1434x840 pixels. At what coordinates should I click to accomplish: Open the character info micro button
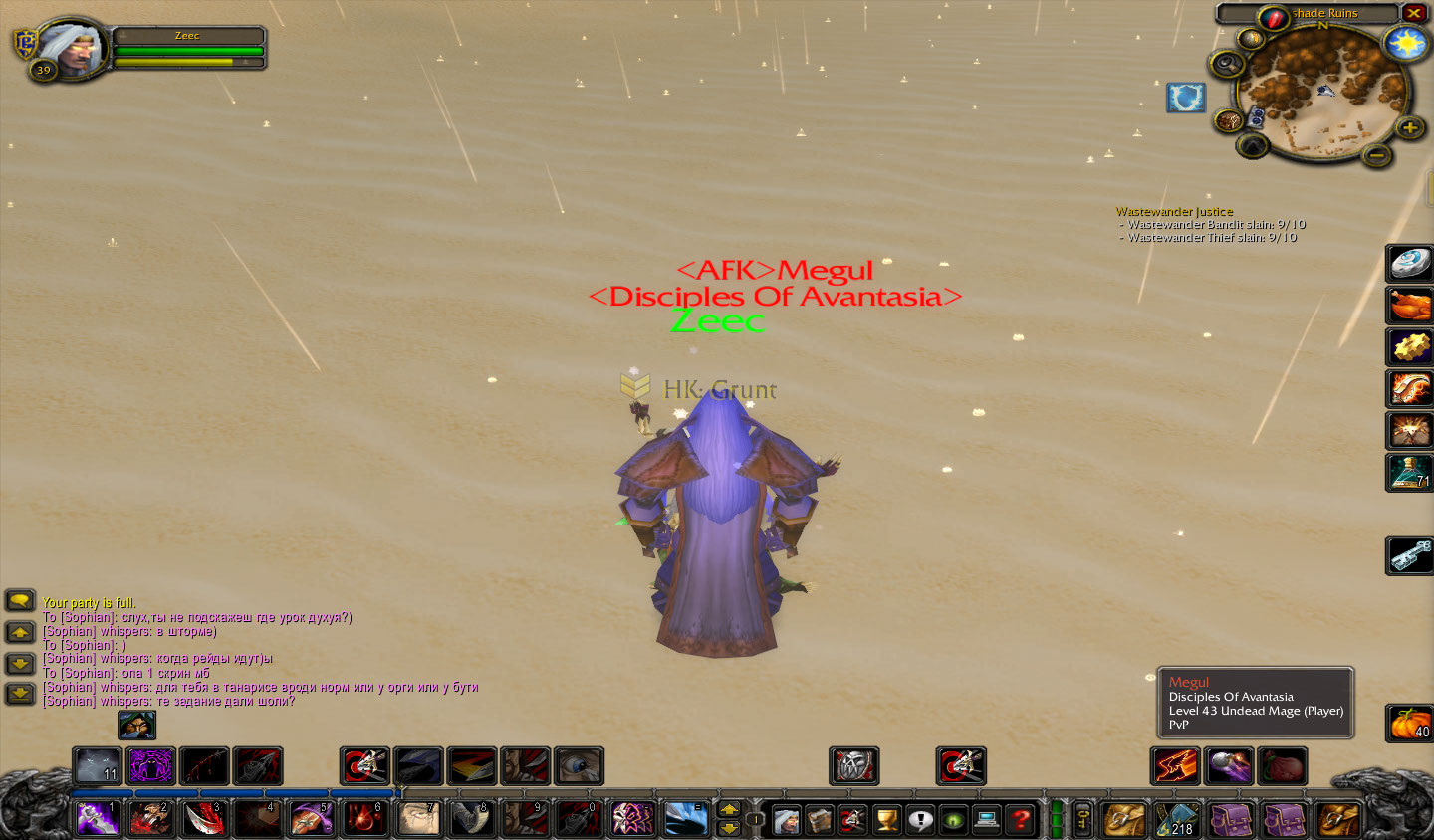tap(786, 820)
